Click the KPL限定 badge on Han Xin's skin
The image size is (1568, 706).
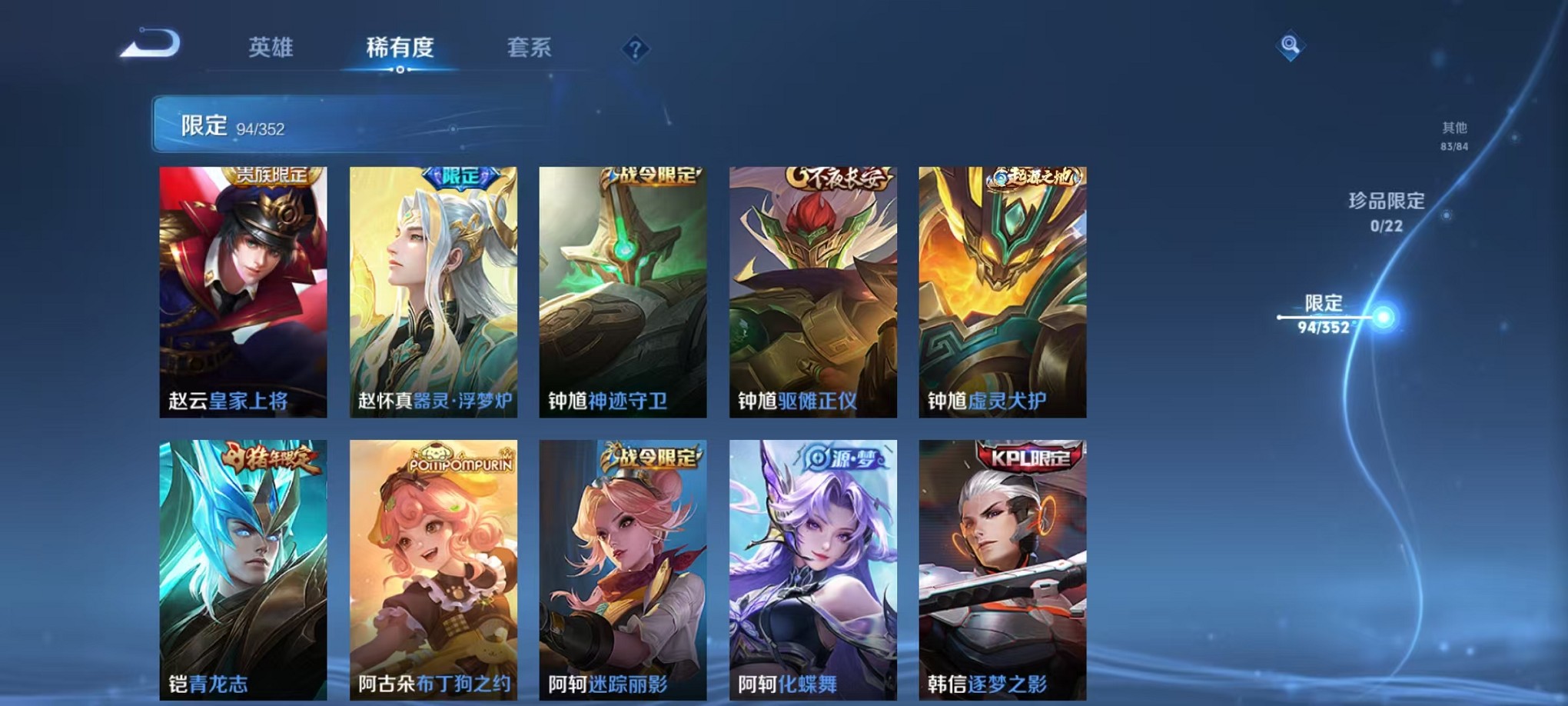pos(1028,456)
